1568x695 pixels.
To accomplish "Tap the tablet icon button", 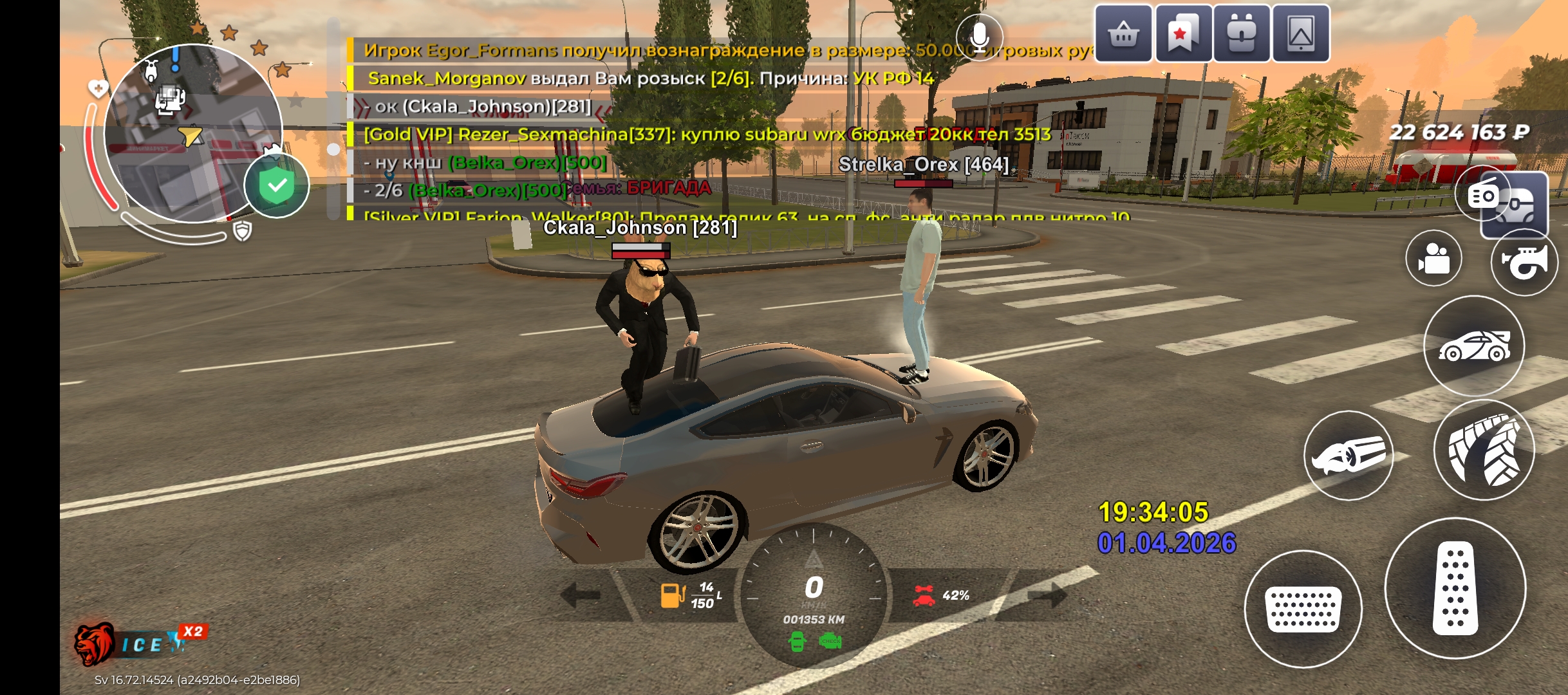I will click(1300, 33).
